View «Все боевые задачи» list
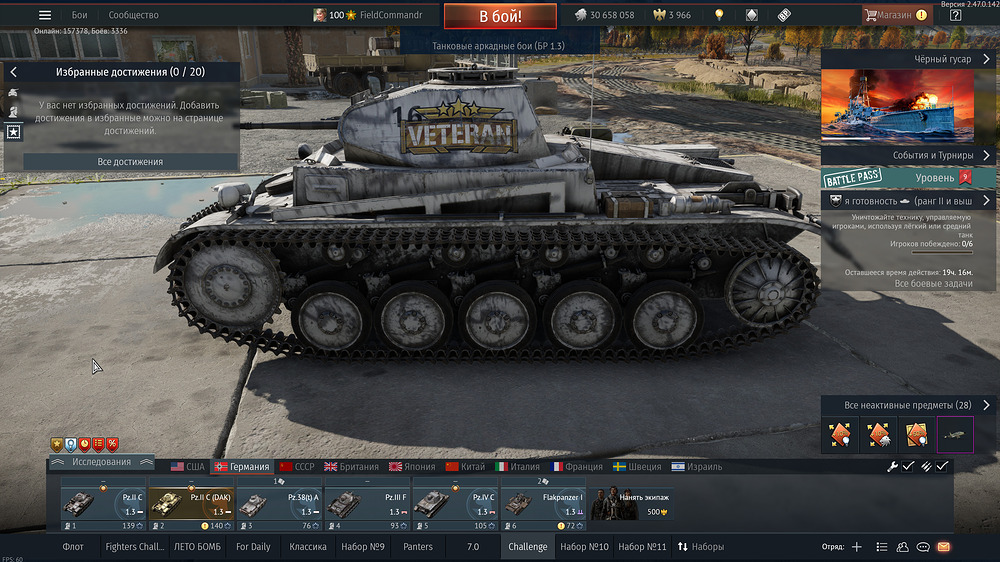The height and width of the screenshot is (562, 1000). (934, 284)
